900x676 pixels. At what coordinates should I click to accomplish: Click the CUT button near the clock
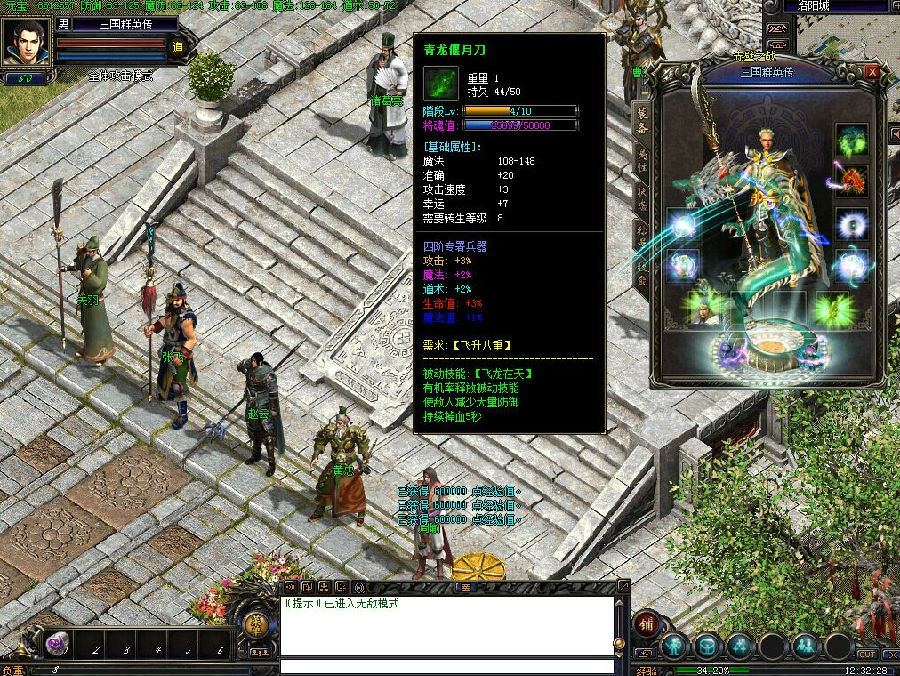pyautogui.click(x=866, y=655)
